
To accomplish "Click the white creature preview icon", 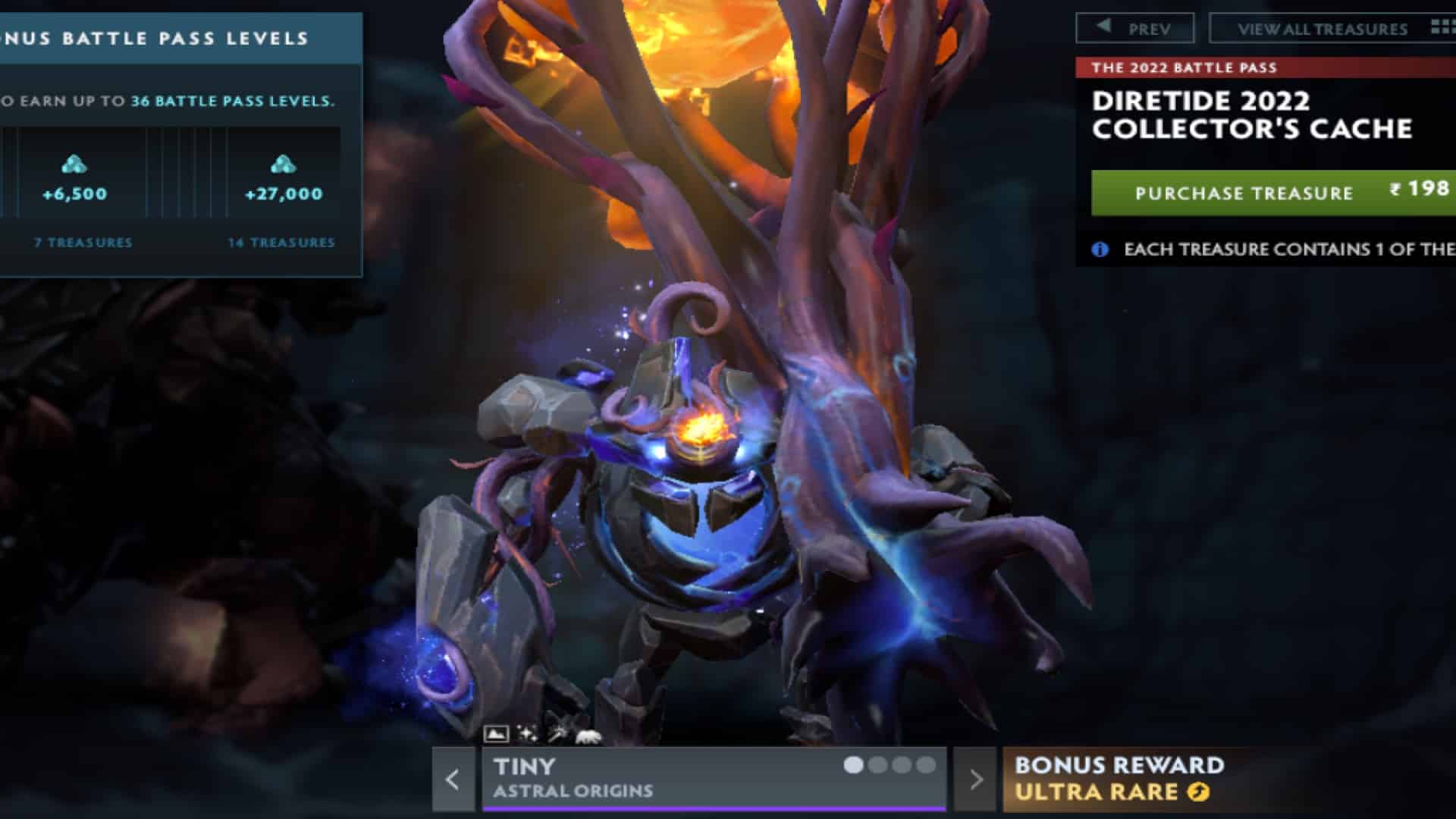I will [x=588, y=732].
